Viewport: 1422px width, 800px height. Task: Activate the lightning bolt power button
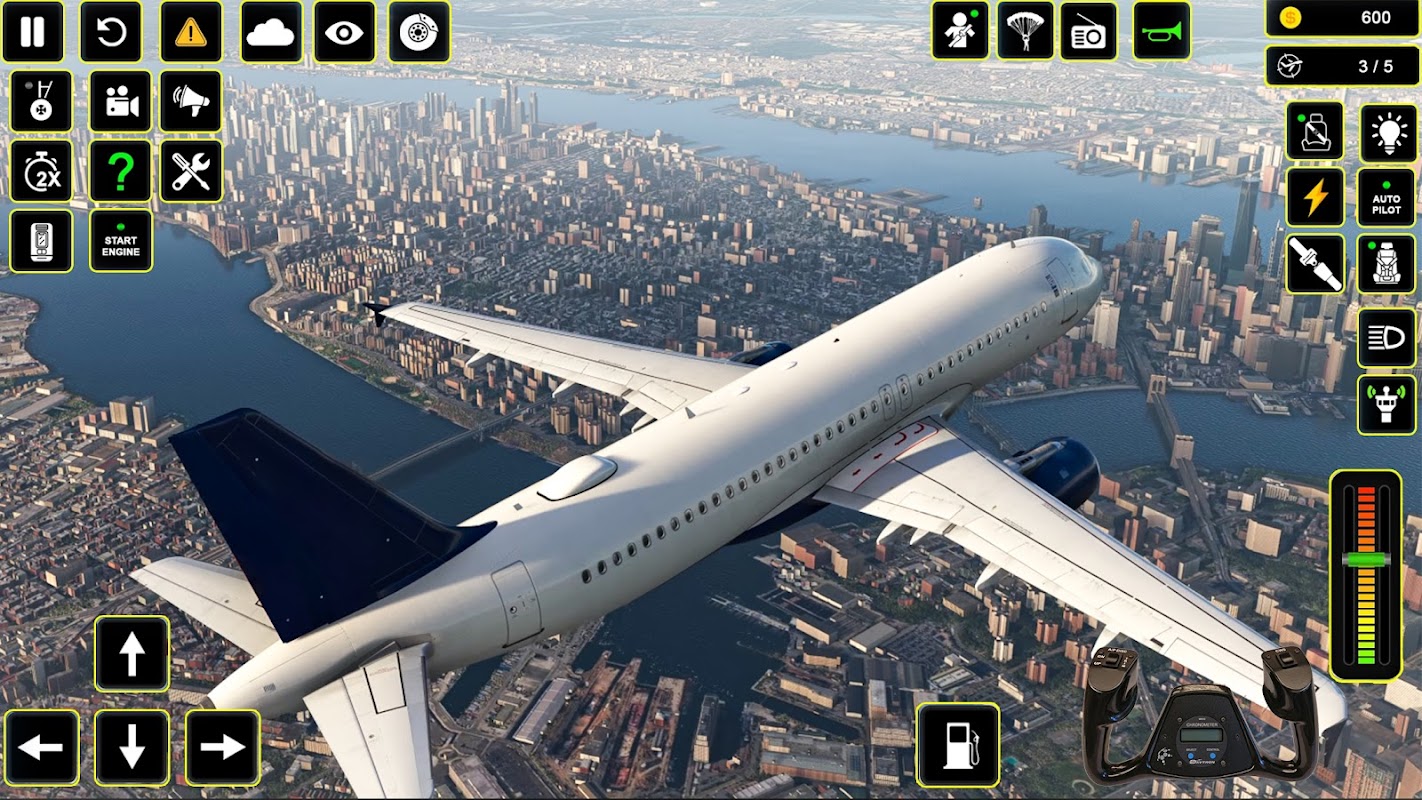[x=1315, y=198]
